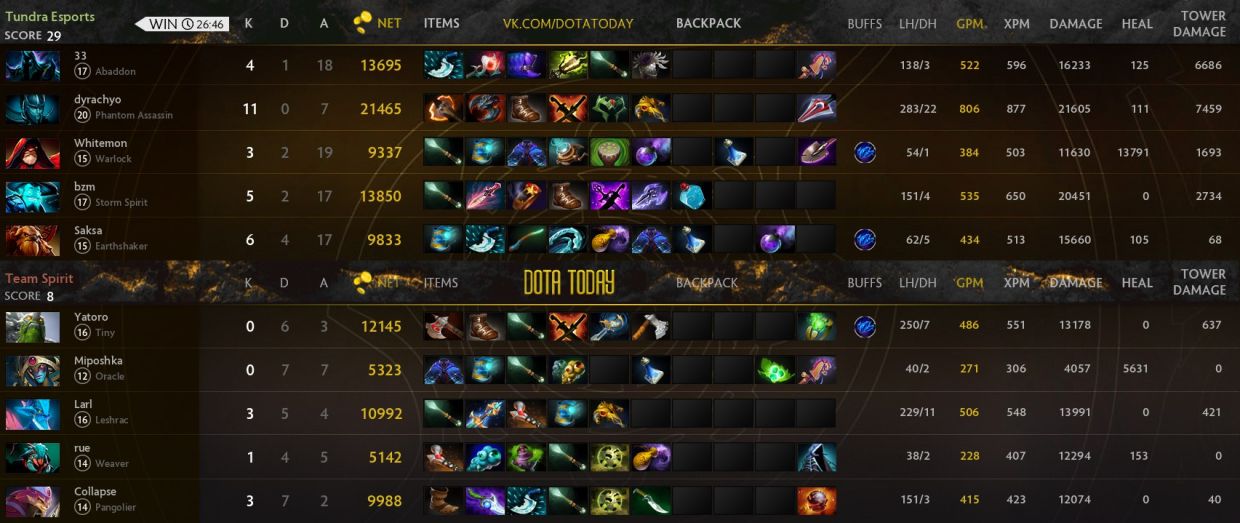Click player name Yatoro
This screenshot has height=523, width=1240.
(x=91, y=317)
